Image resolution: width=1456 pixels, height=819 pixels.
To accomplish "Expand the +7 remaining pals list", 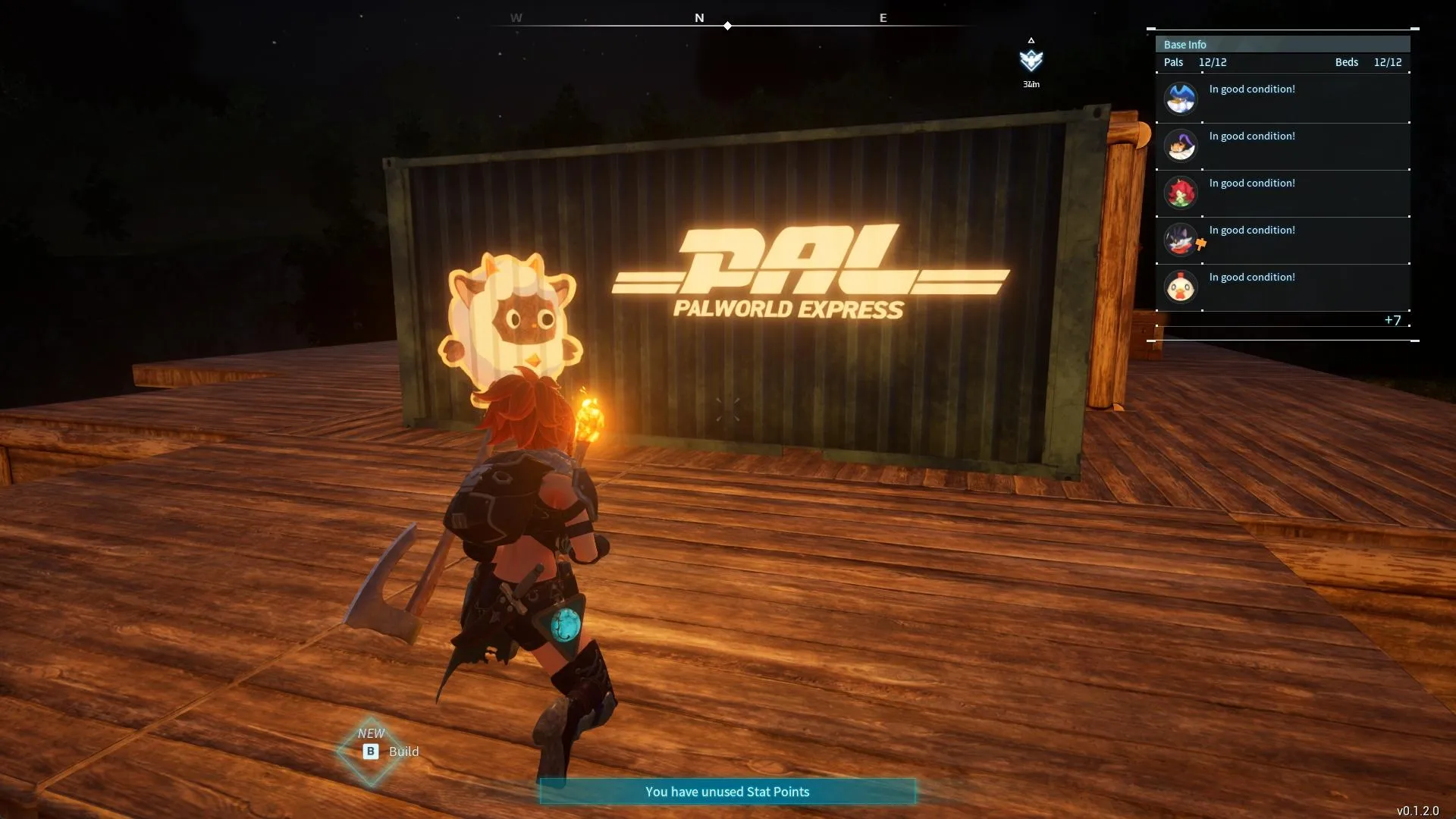I will pos(1392,320).
